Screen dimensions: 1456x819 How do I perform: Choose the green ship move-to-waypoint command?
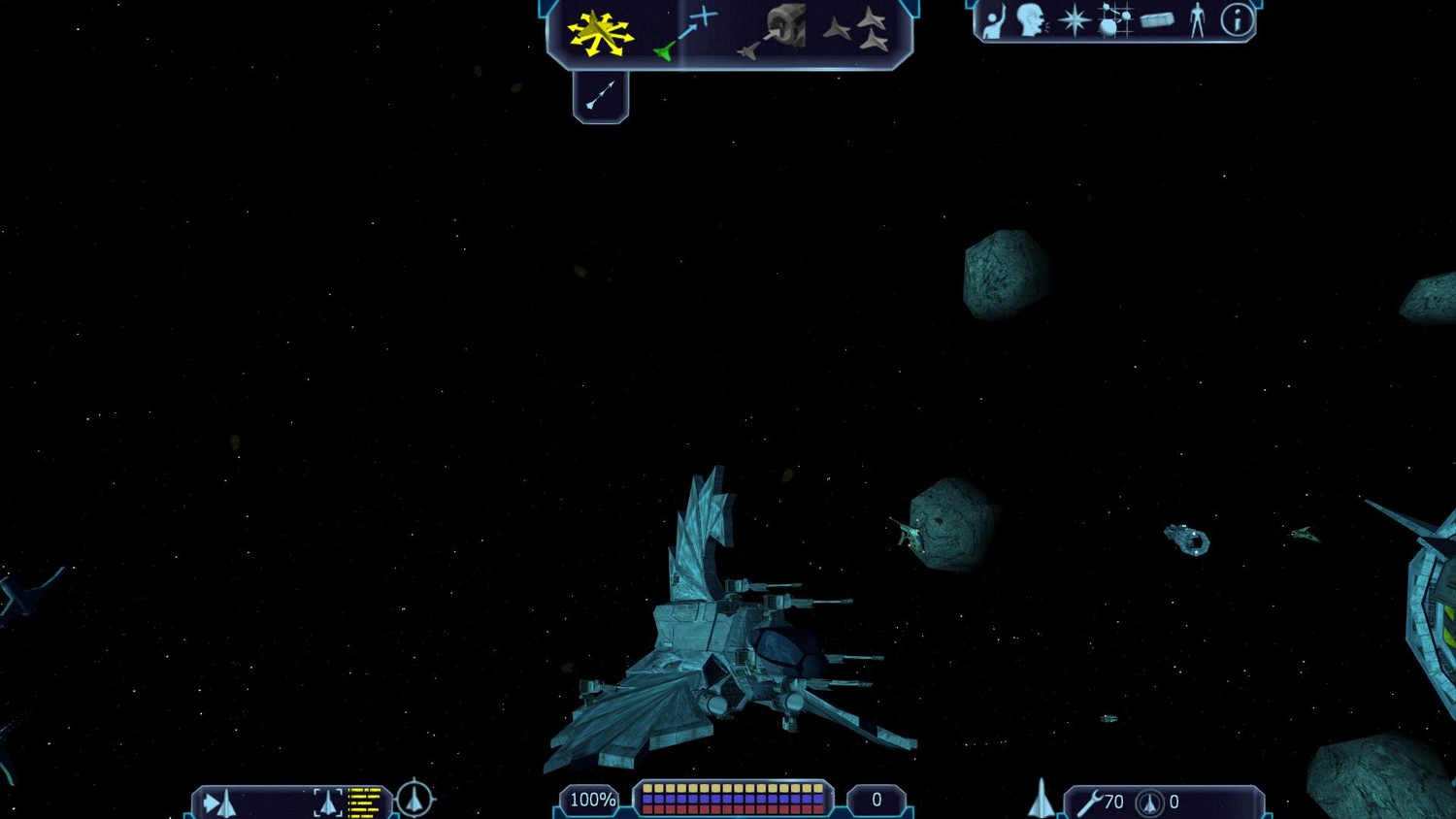(684, 34)
